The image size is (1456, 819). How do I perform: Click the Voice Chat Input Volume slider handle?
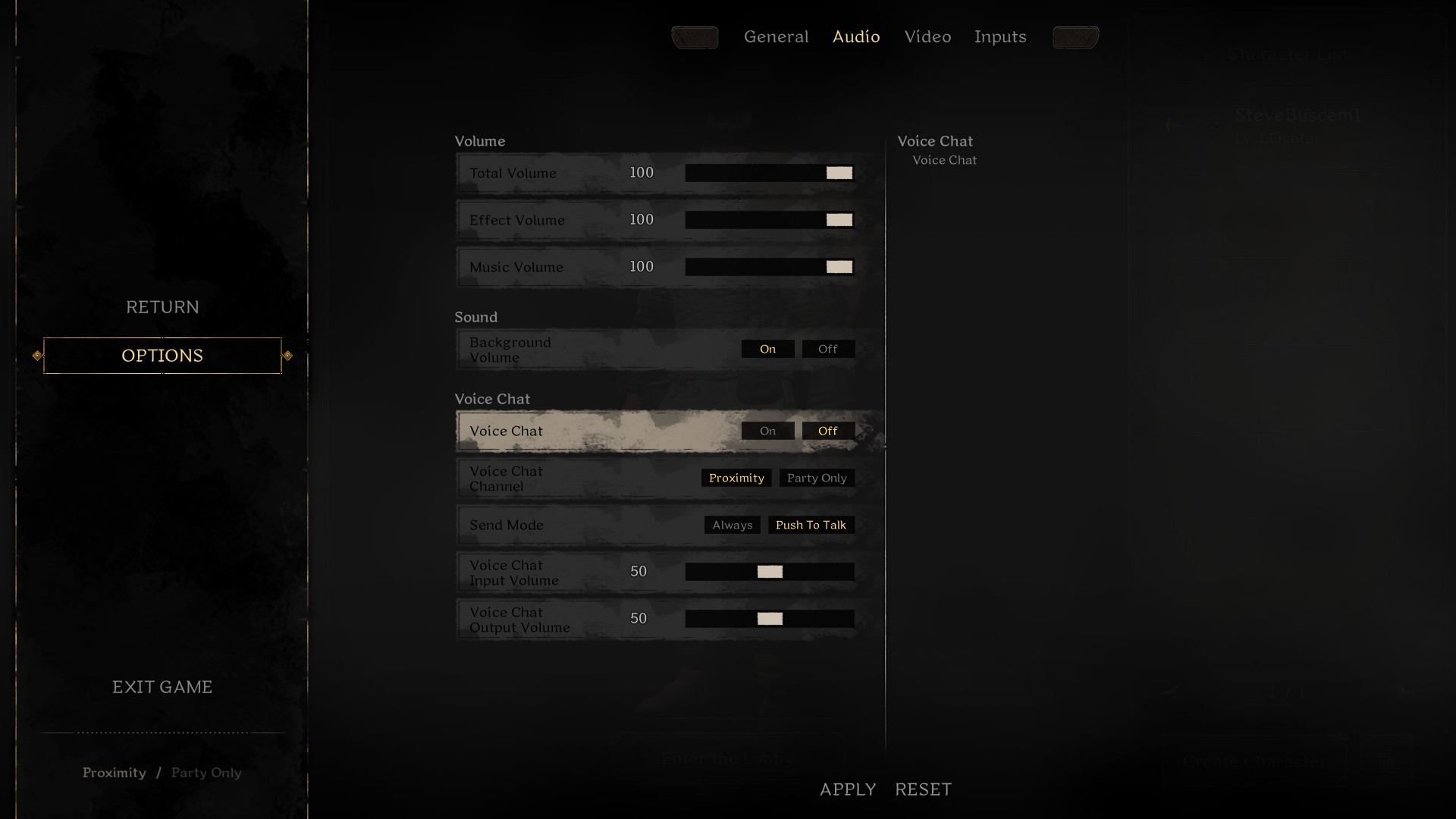coord(770,572)
